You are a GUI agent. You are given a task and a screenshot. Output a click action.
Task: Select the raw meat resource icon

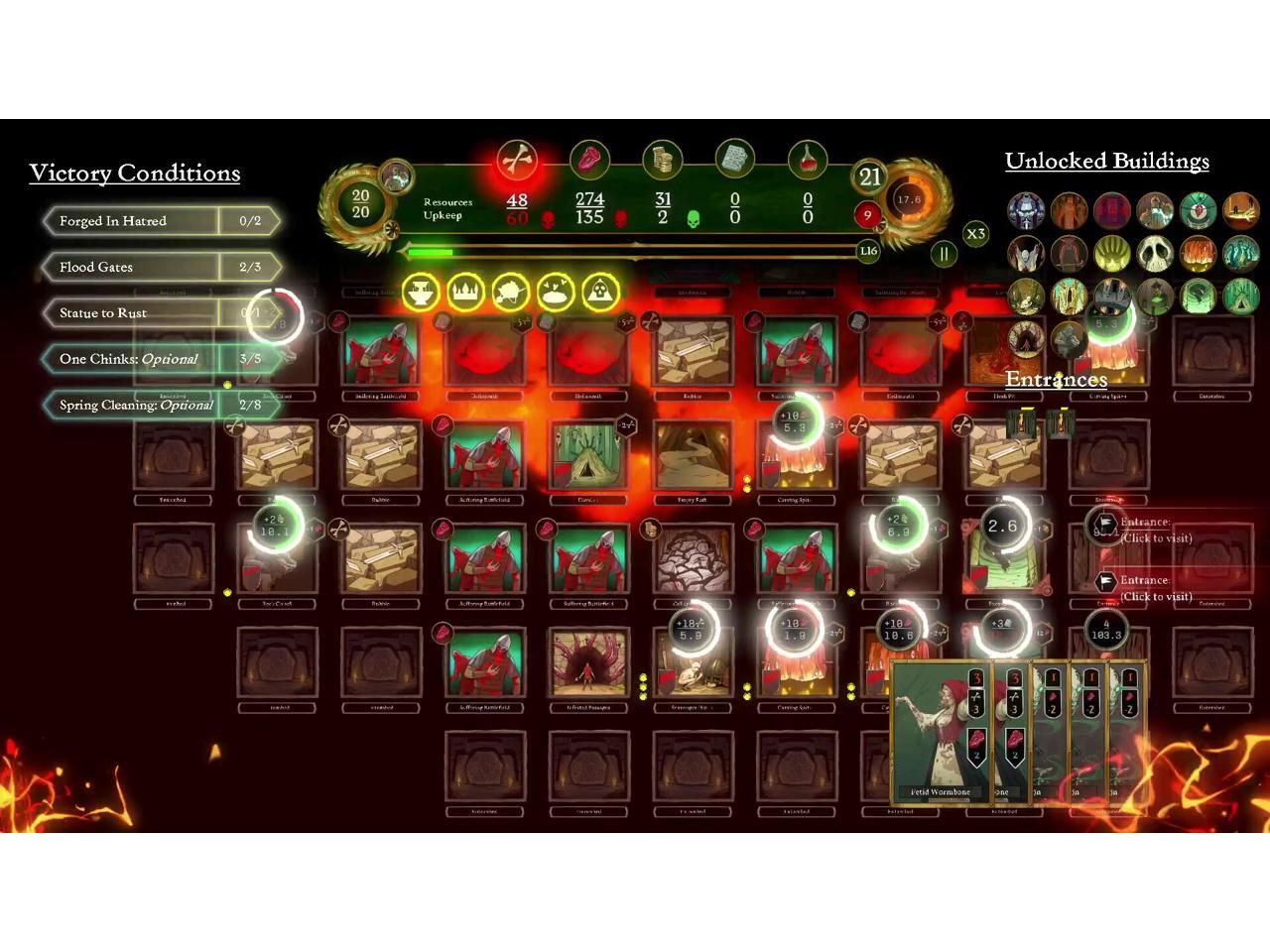click(x=589, y=159)
